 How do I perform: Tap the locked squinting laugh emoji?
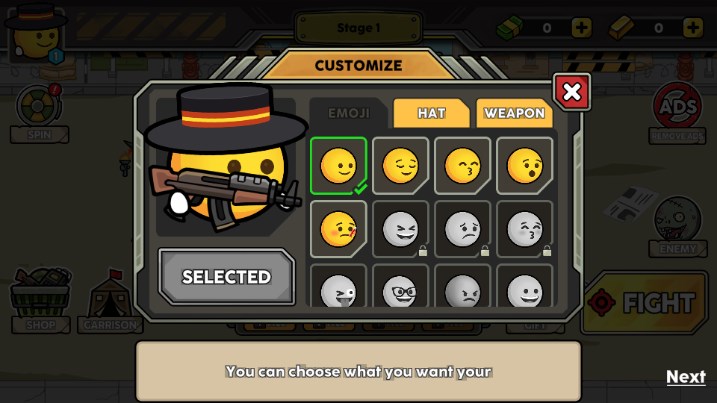pyautogui.click(x=400, y=229)
